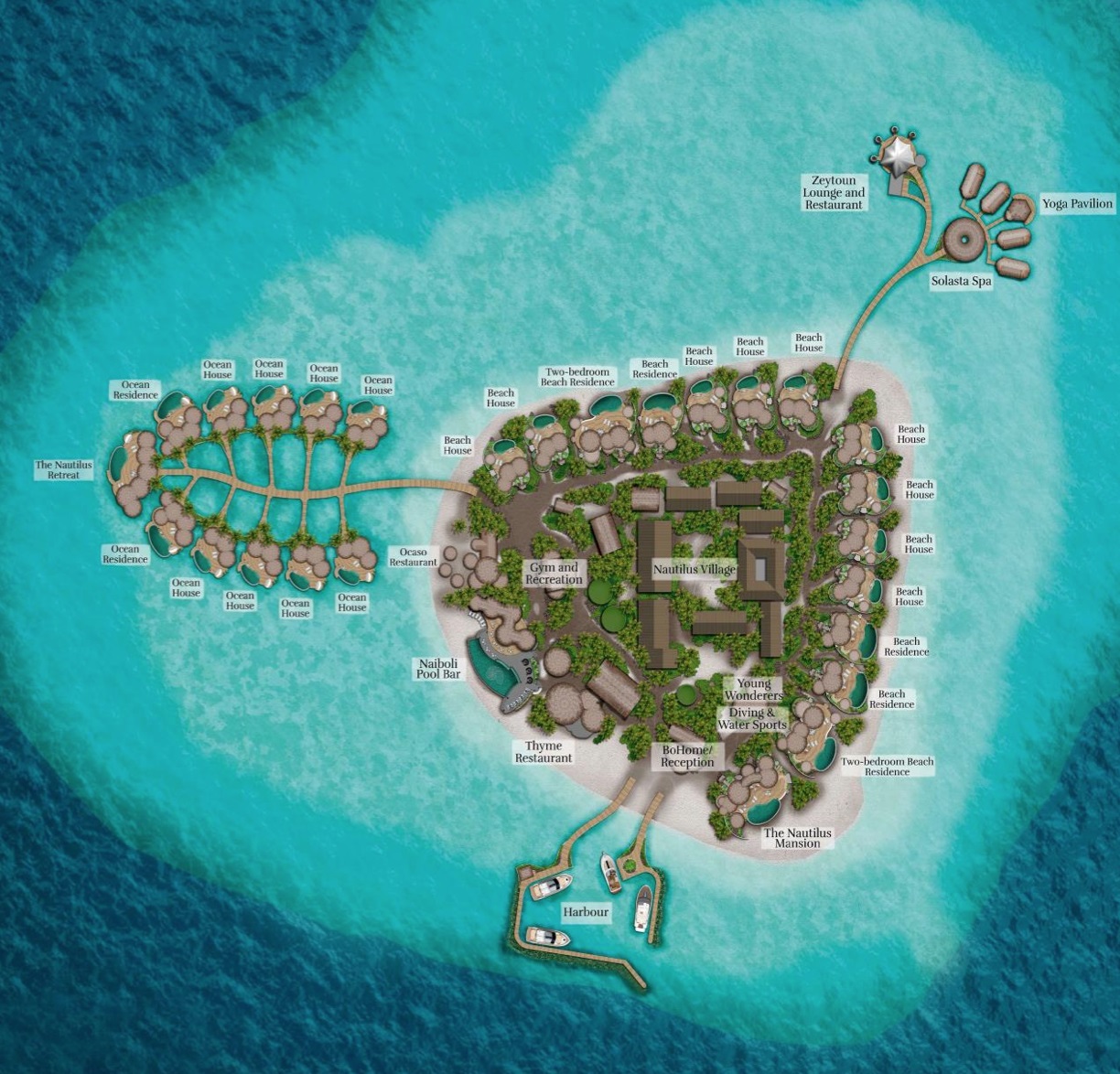Select The Nautilus Retreat map label

[63, 470]
